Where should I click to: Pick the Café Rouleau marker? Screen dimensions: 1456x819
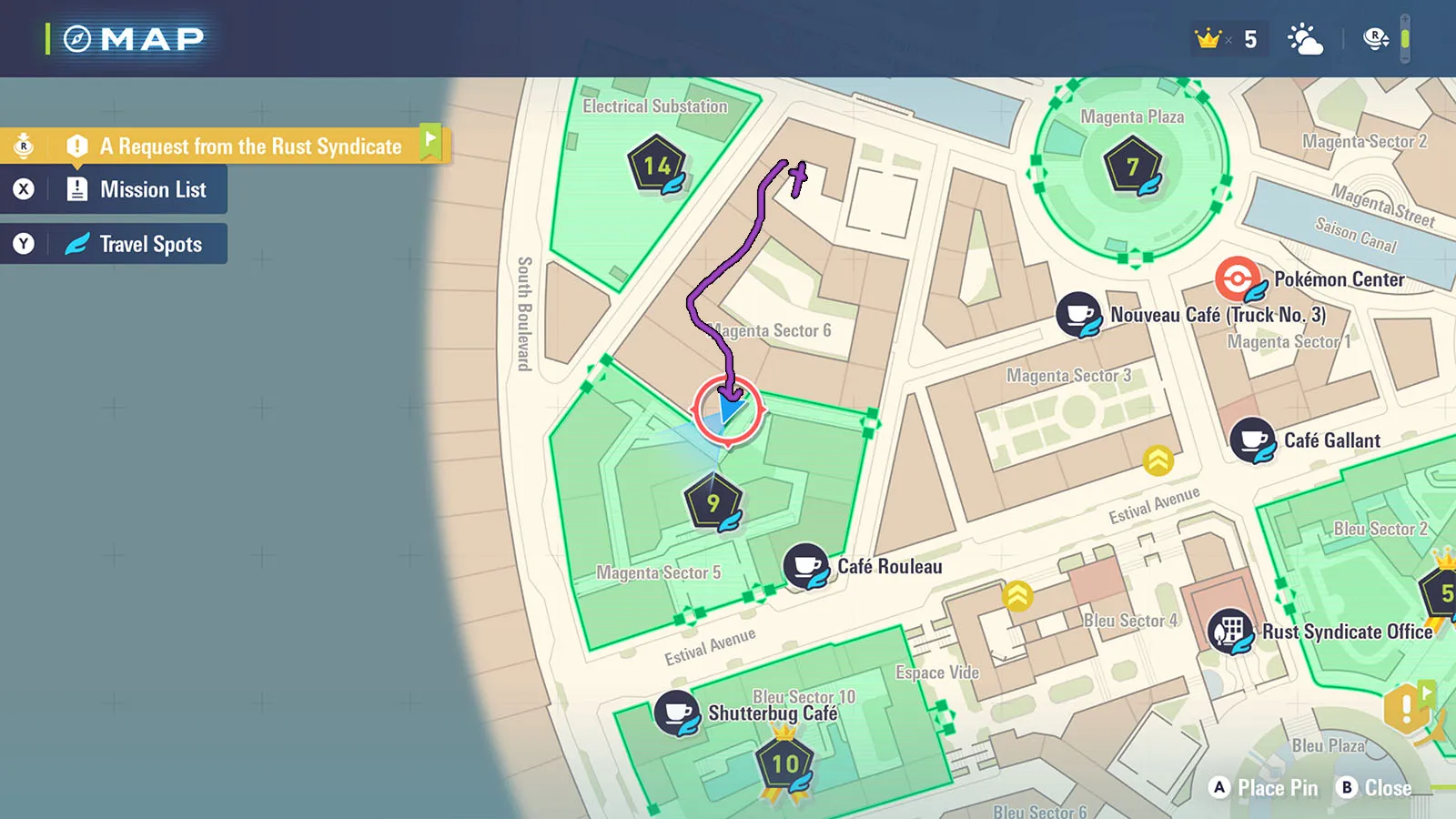point(806,566)
